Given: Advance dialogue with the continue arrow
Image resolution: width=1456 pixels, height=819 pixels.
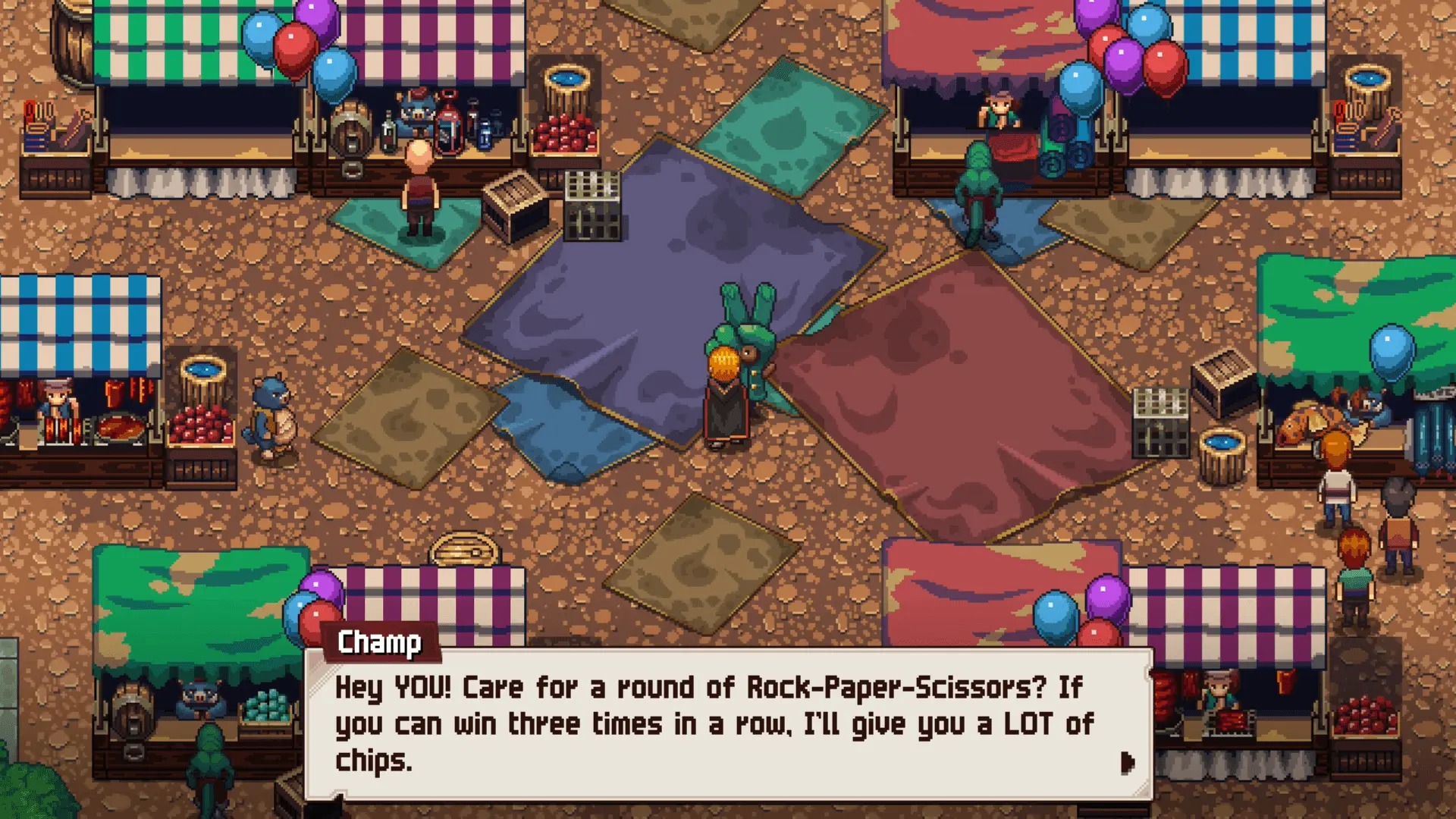Looking at the screenshot, I should (x=1127, y=762).
